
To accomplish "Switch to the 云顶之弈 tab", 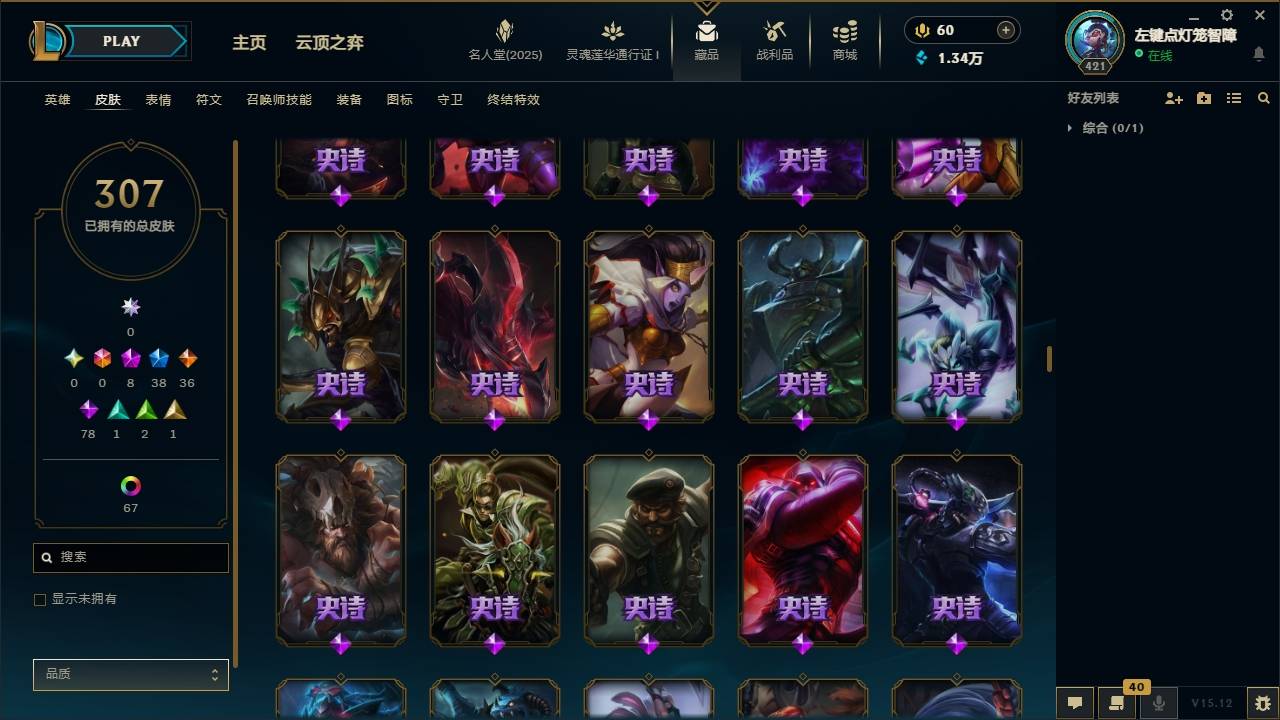I will 330,43.
